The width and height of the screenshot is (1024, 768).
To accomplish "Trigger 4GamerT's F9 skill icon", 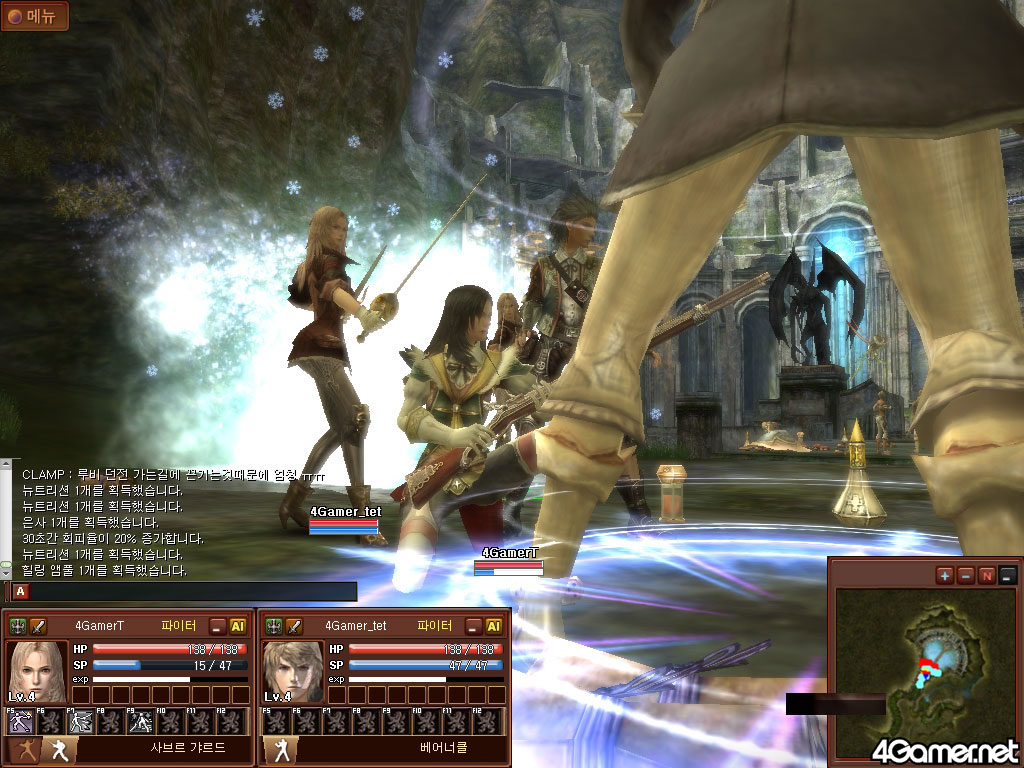I will [141, 721].
